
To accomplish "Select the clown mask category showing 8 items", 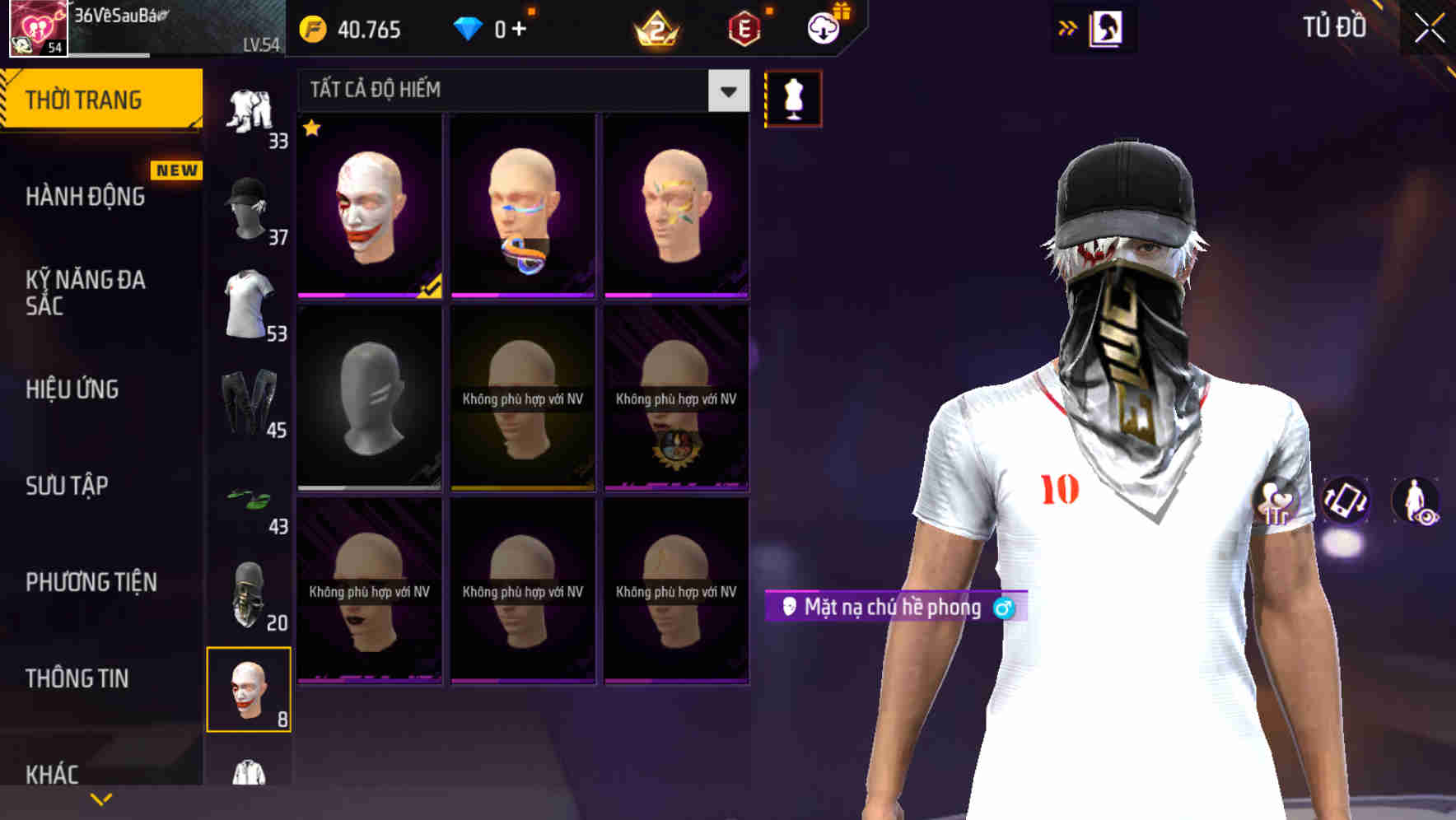I will pos(248,687).
